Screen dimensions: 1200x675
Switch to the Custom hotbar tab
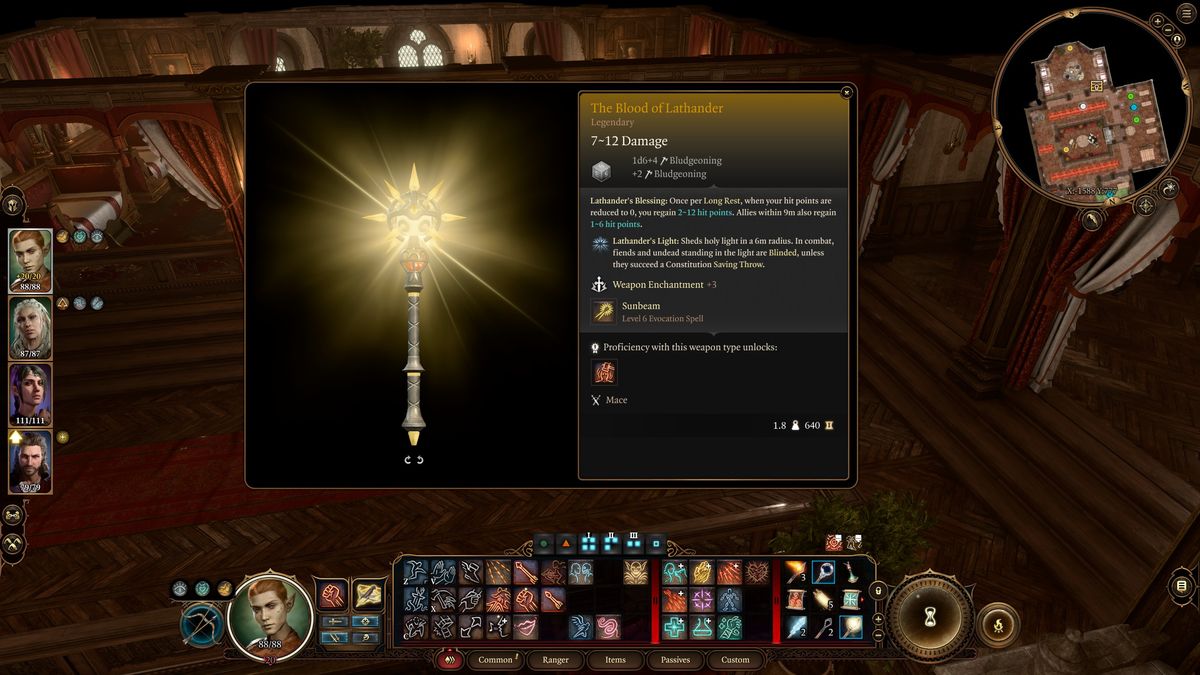[x=735, y=660]
